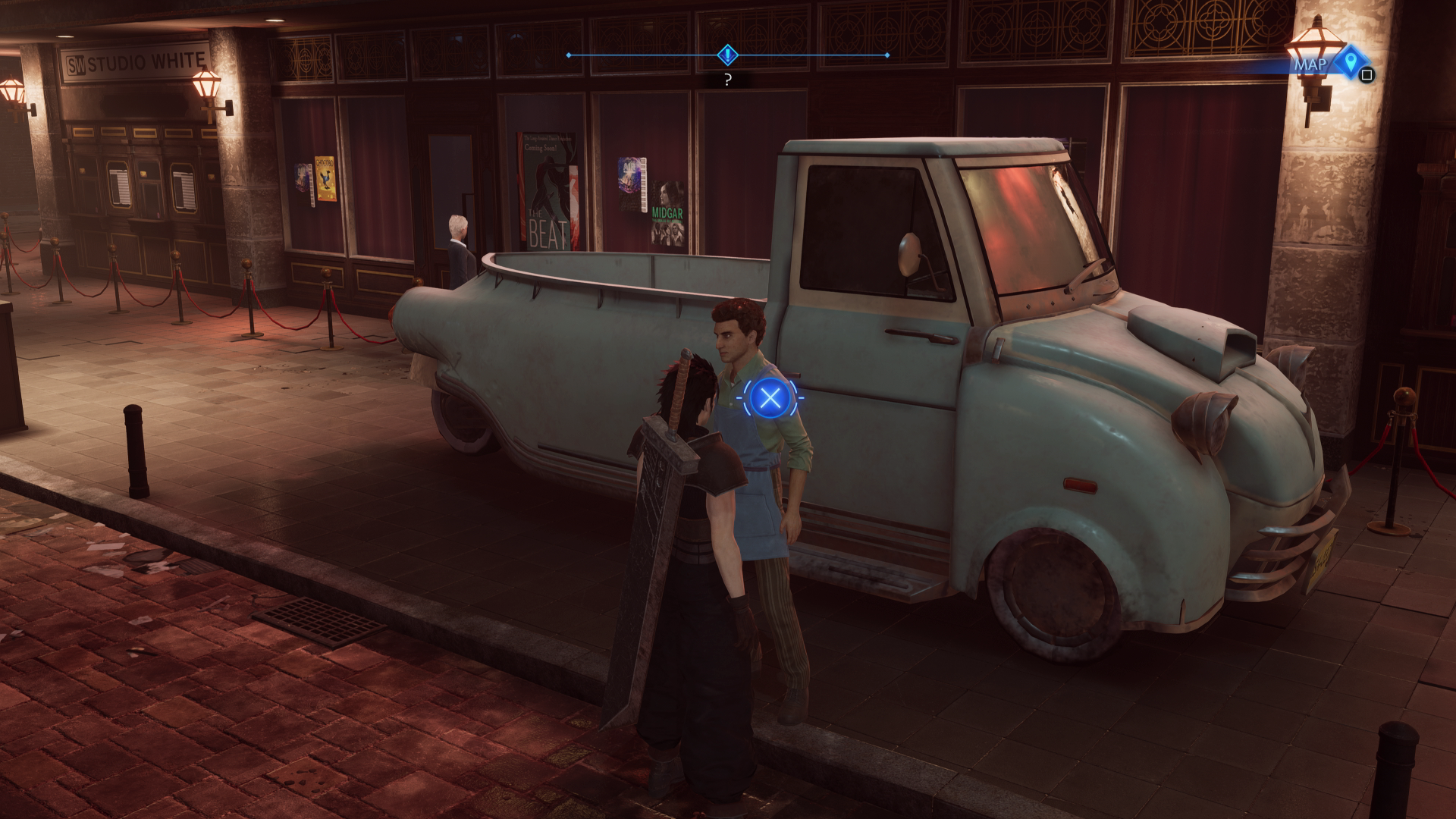This screenshot has width=1456, height=819.
Task: Select the exclamation quest marker on the compass
Action: coord(727,55)
